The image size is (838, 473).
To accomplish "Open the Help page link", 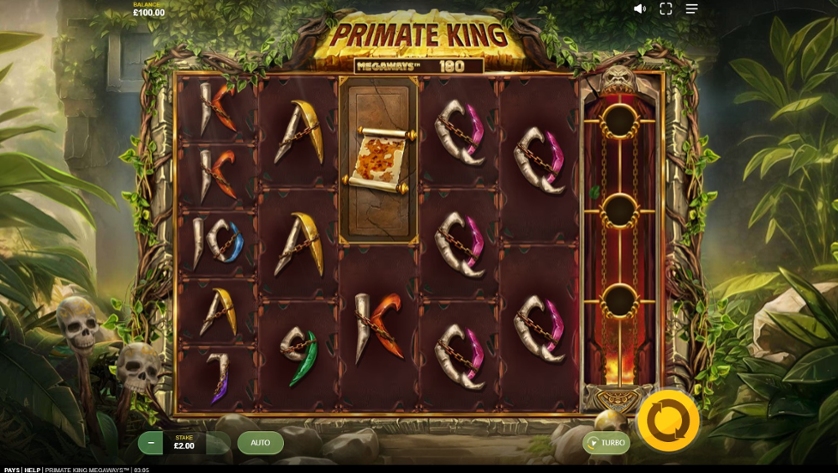I will point(33,469).
